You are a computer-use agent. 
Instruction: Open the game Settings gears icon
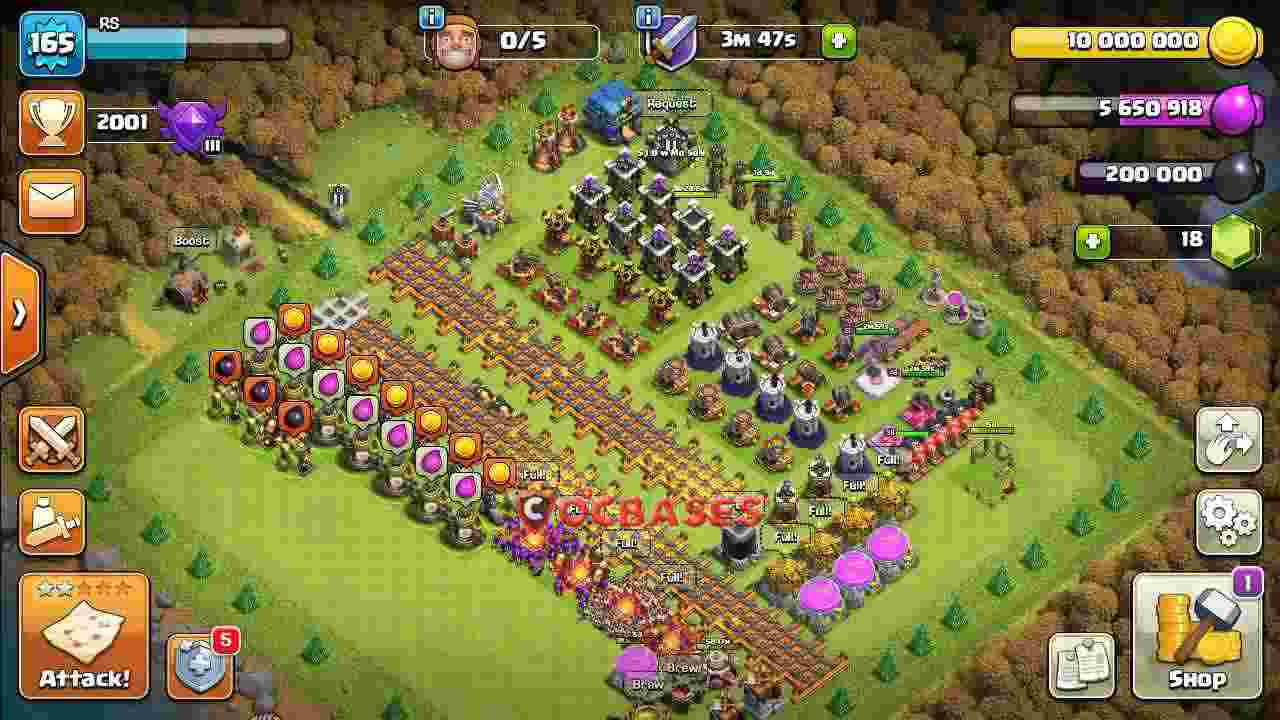[1229, 523]
